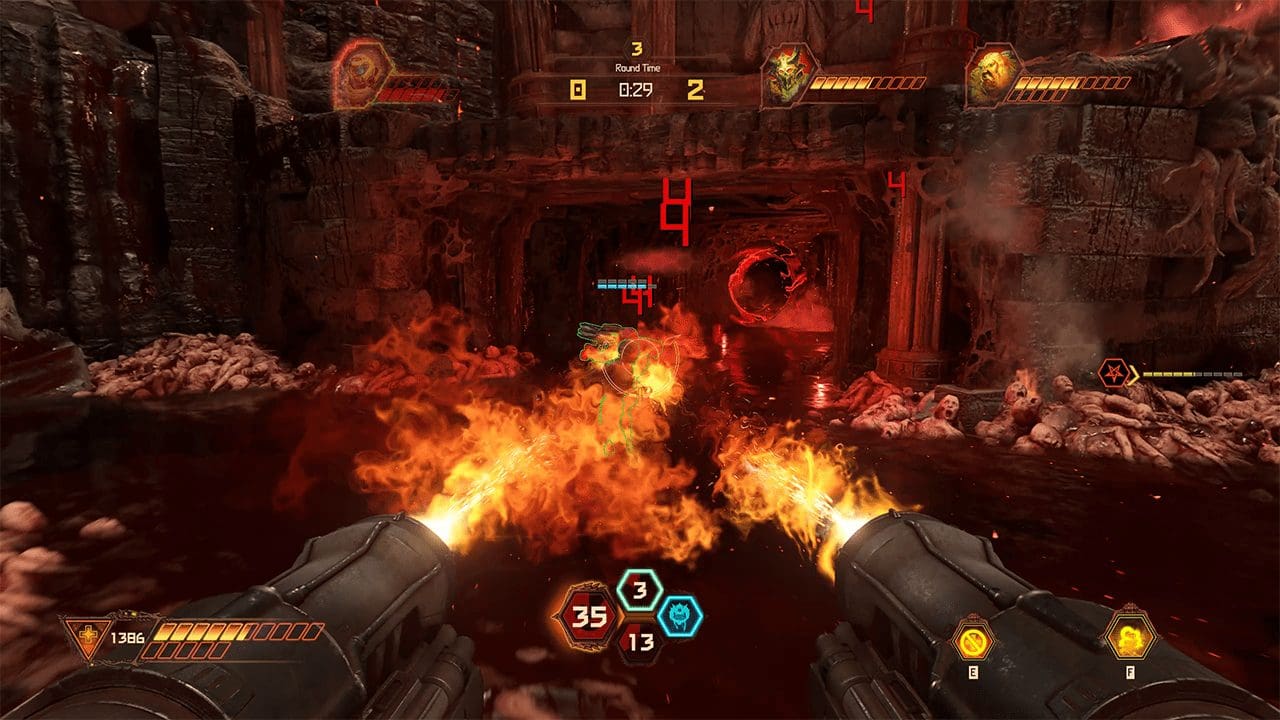
Task: Click the enemy health bar above crosshair
Action: (x=624, y=283)
